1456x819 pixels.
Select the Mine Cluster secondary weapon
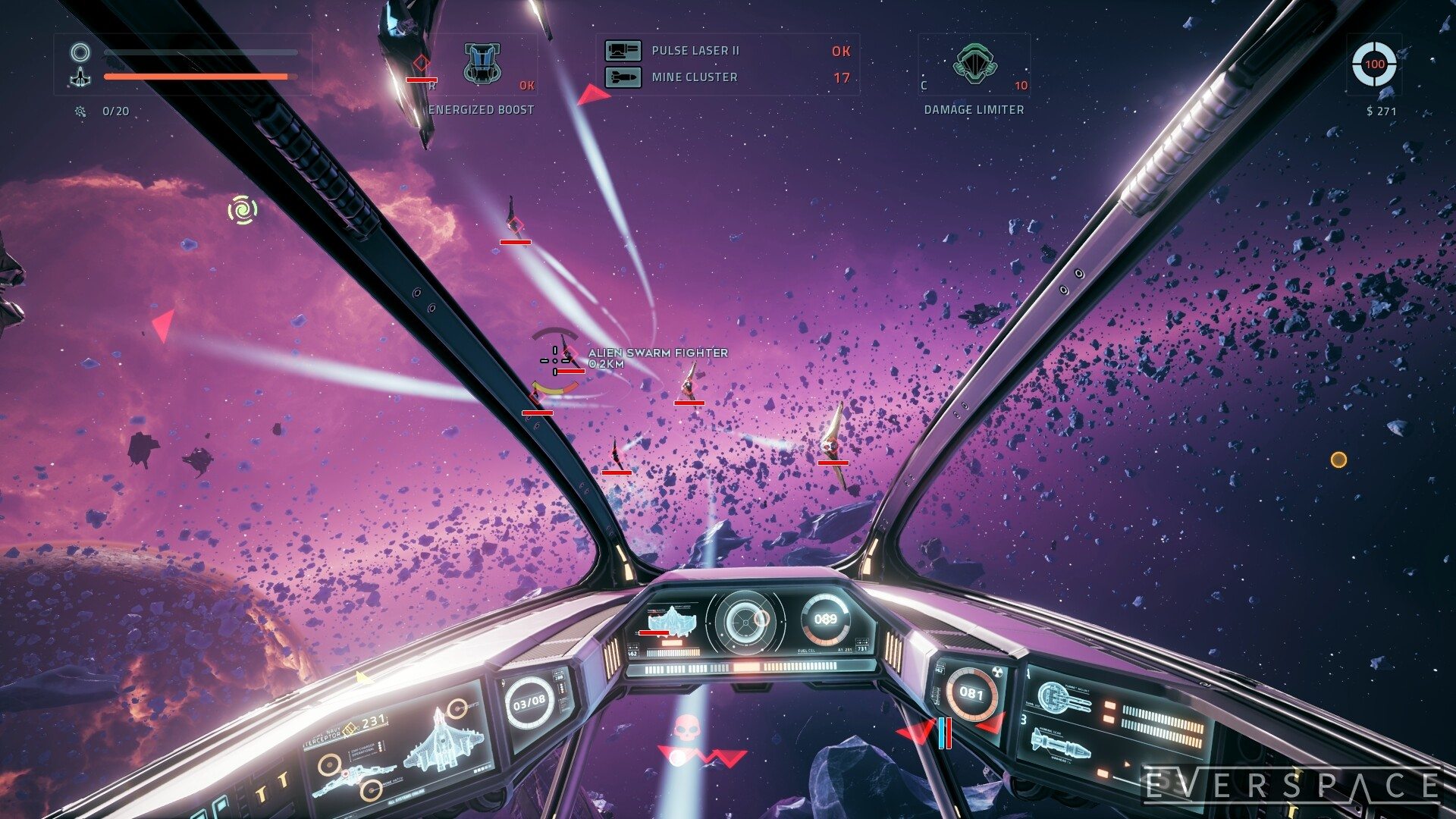(694, 77)
